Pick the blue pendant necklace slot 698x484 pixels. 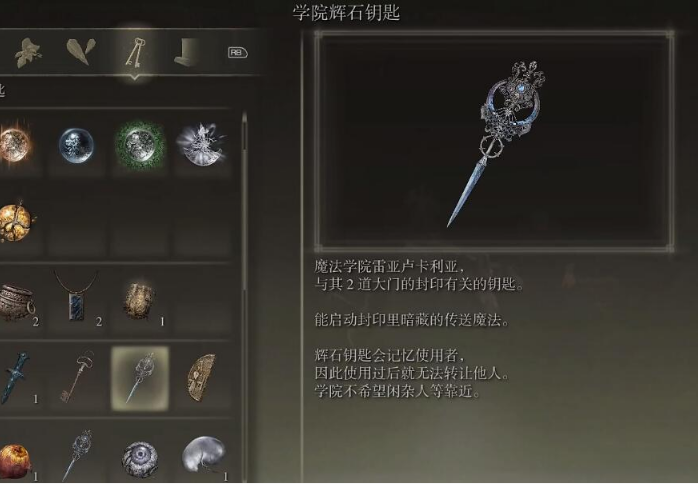click(76, 297)
